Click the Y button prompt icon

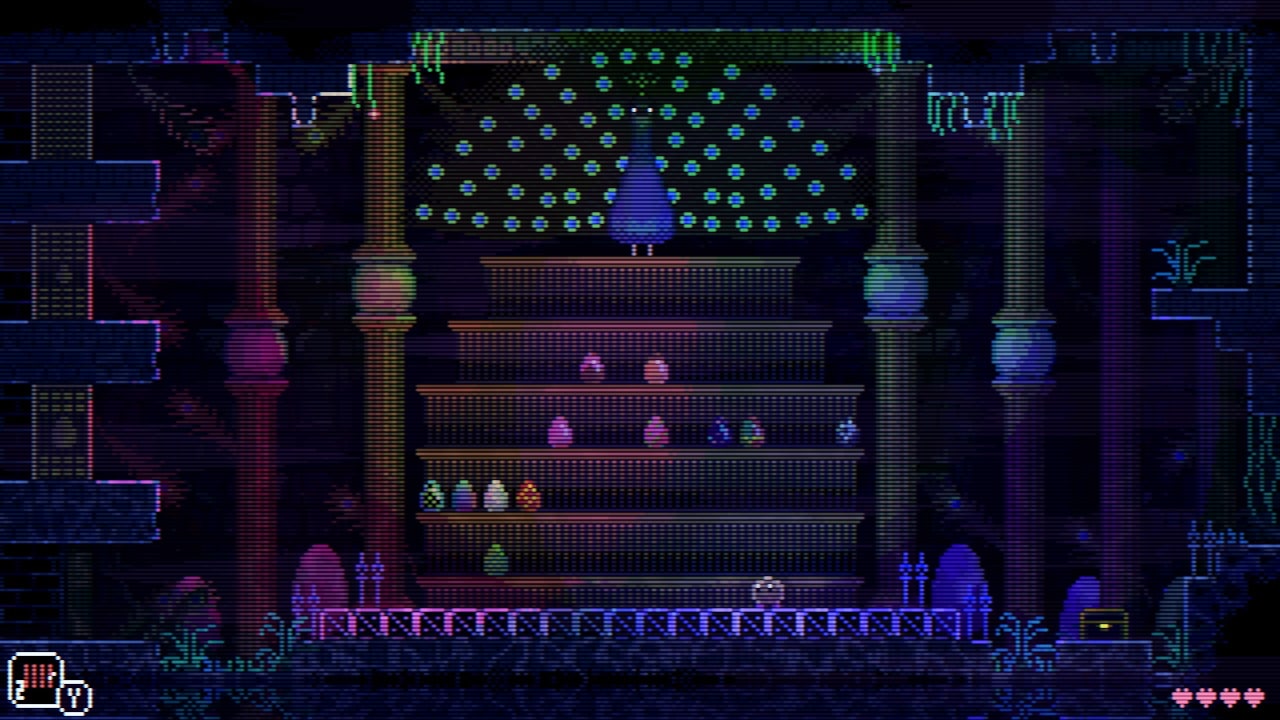pyautogui.click(x=72, y=695)
